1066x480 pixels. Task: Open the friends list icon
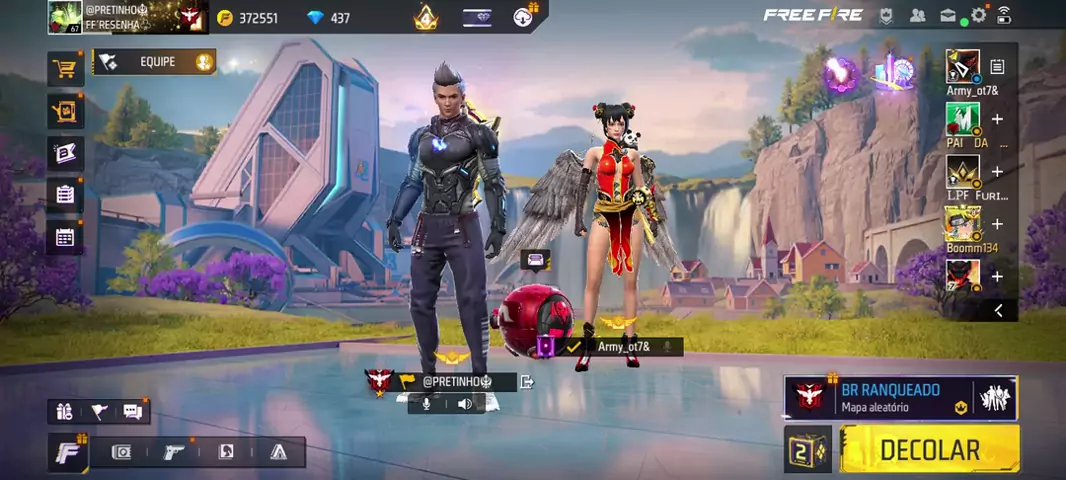pyautogui.click(x=917, y=15)
